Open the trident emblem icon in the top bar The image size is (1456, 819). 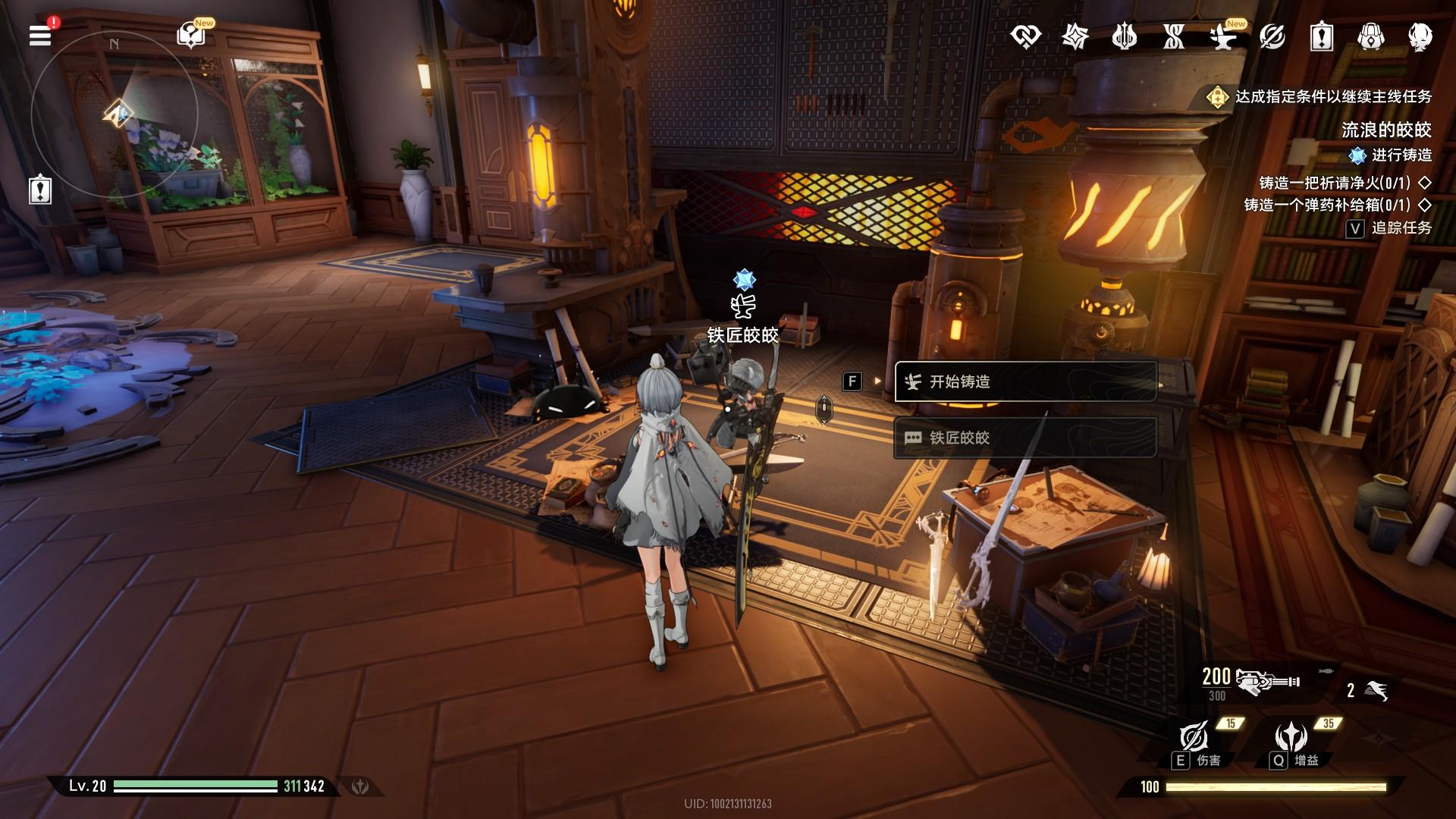point(1124,36)
